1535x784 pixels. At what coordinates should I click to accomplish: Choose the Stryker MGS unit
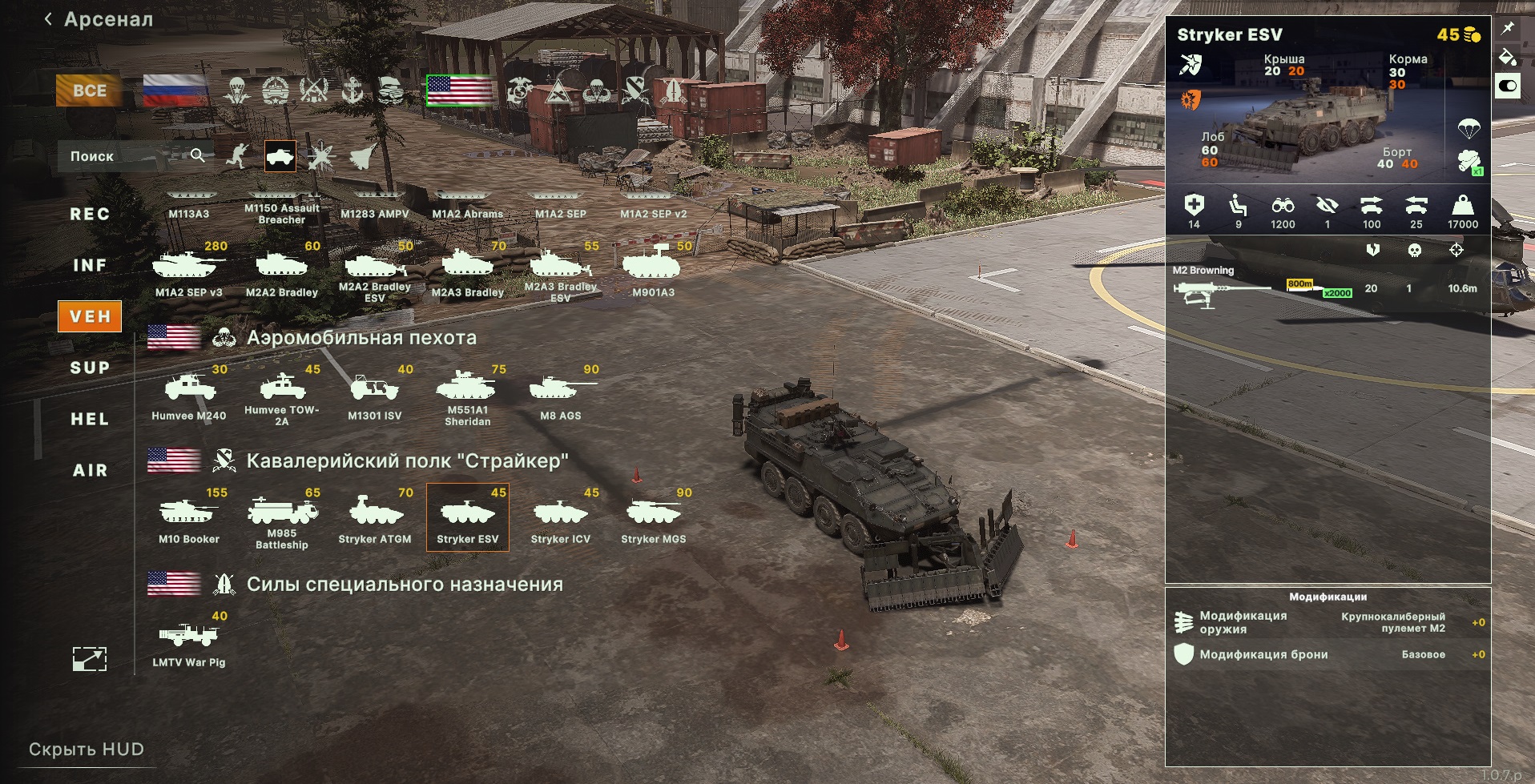click(x=653, y=517)
